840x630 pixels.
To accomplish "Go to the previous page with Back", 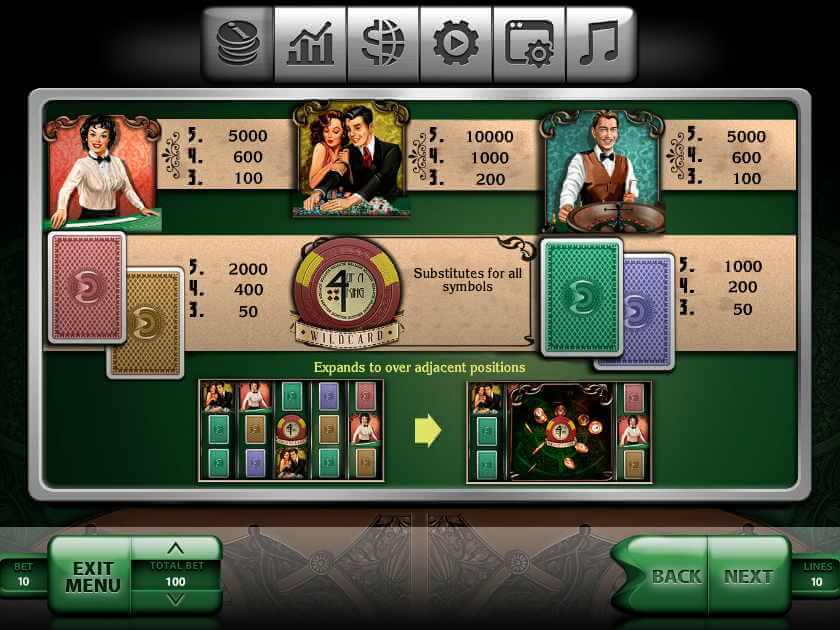I will tap(676, 576).
